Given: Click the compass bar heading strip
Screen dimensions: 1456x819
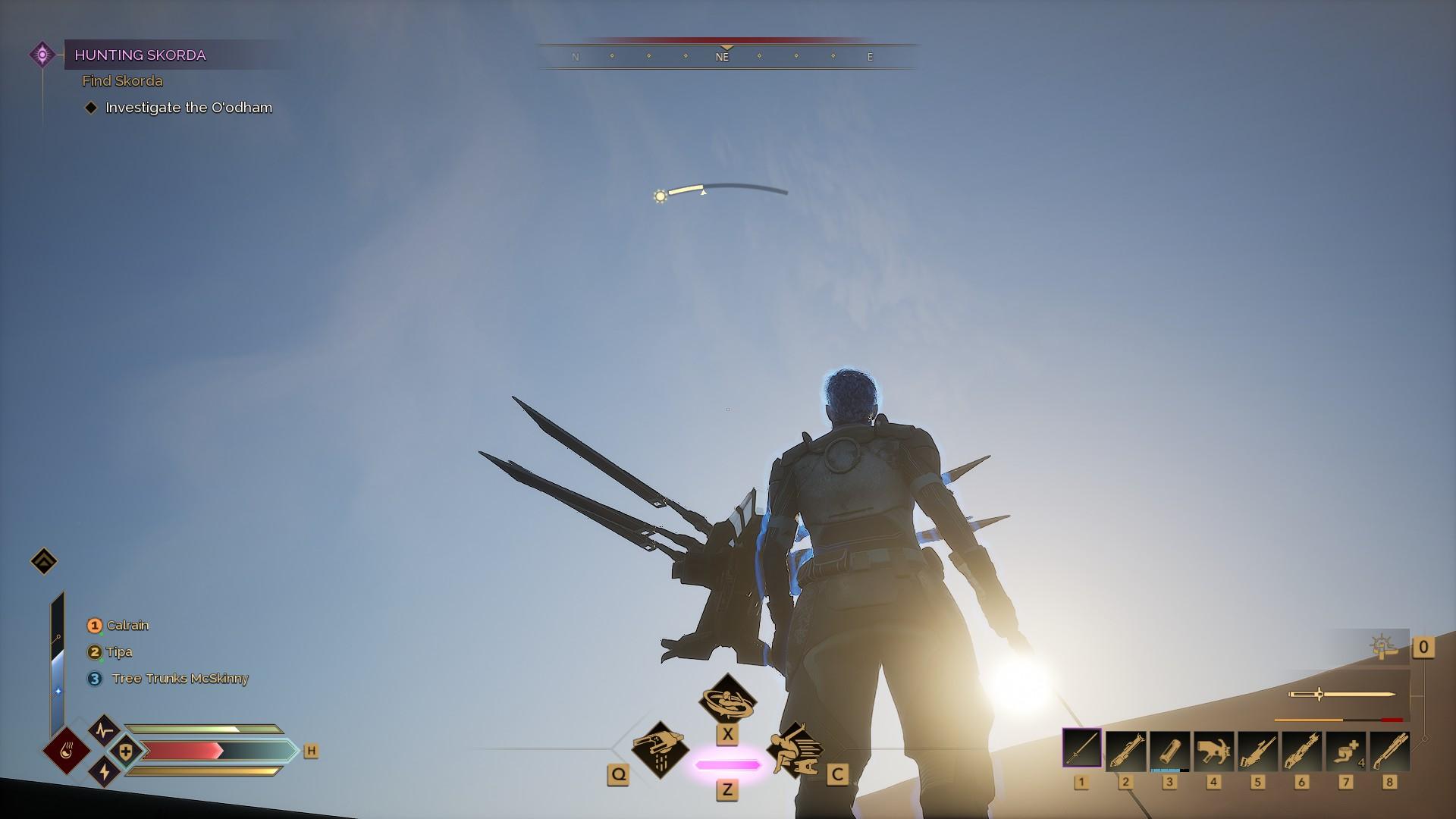Looking at the screenshot, I should pos(726,56).
